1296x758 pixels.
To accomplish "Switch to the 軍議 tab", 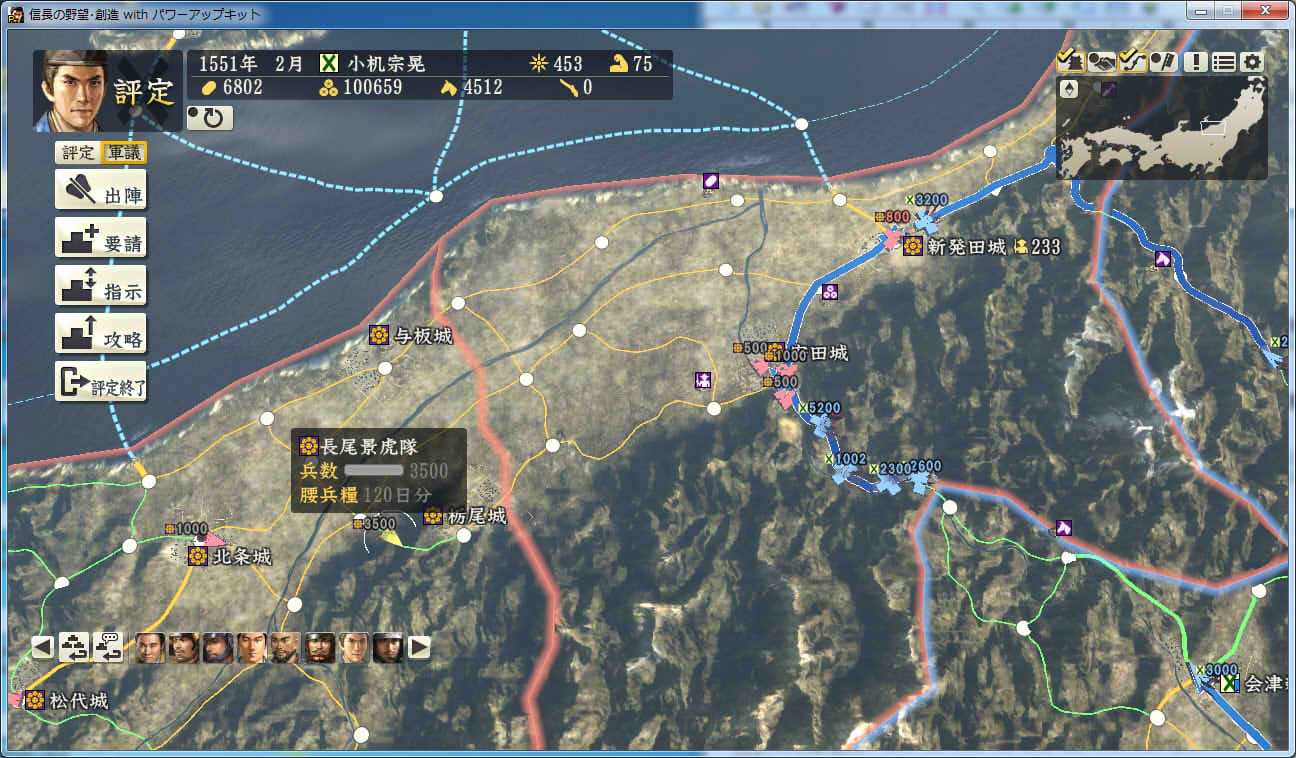I will pyautogui.click(x=124, y=152).
